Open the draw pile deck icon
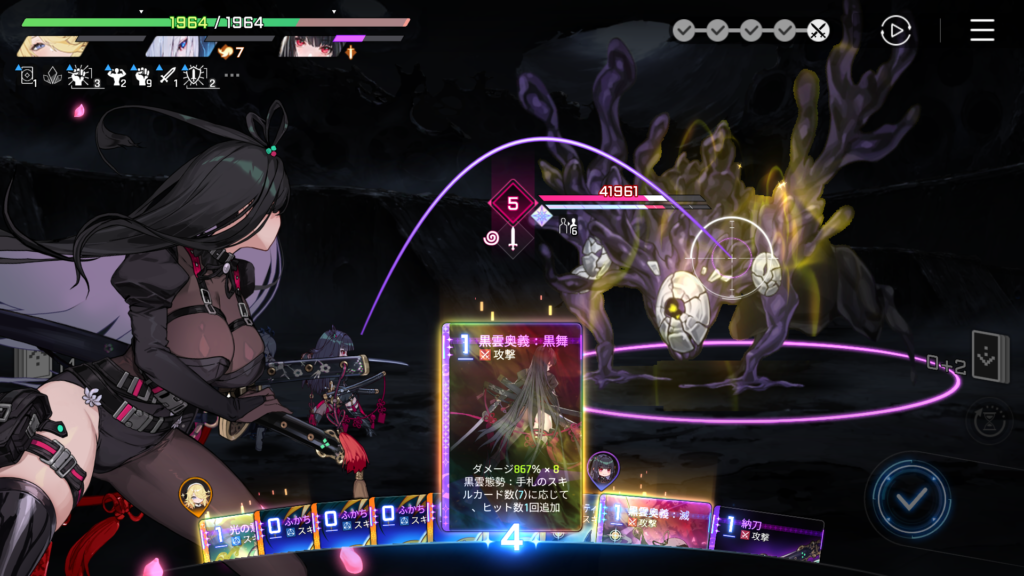This screenshot has width=1024, height=576. [990, 358]
